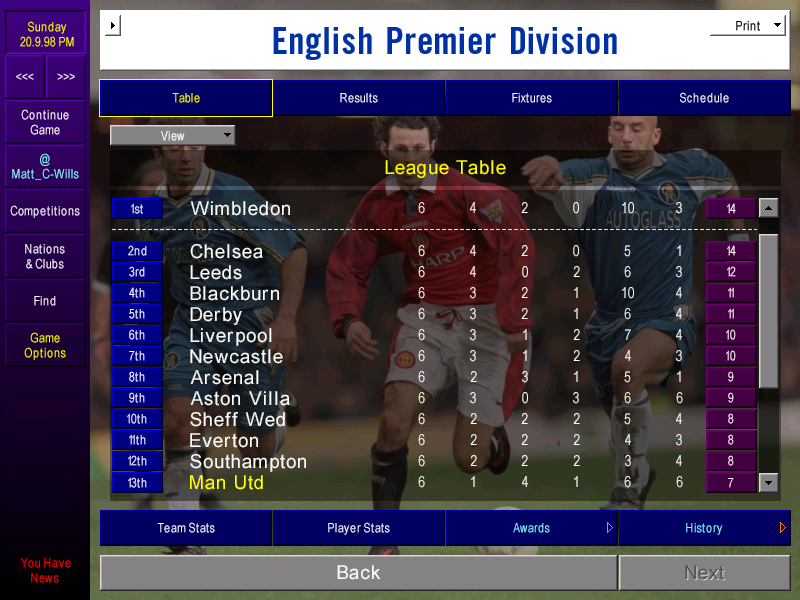Switch to the Results tab

pos(358,98)
